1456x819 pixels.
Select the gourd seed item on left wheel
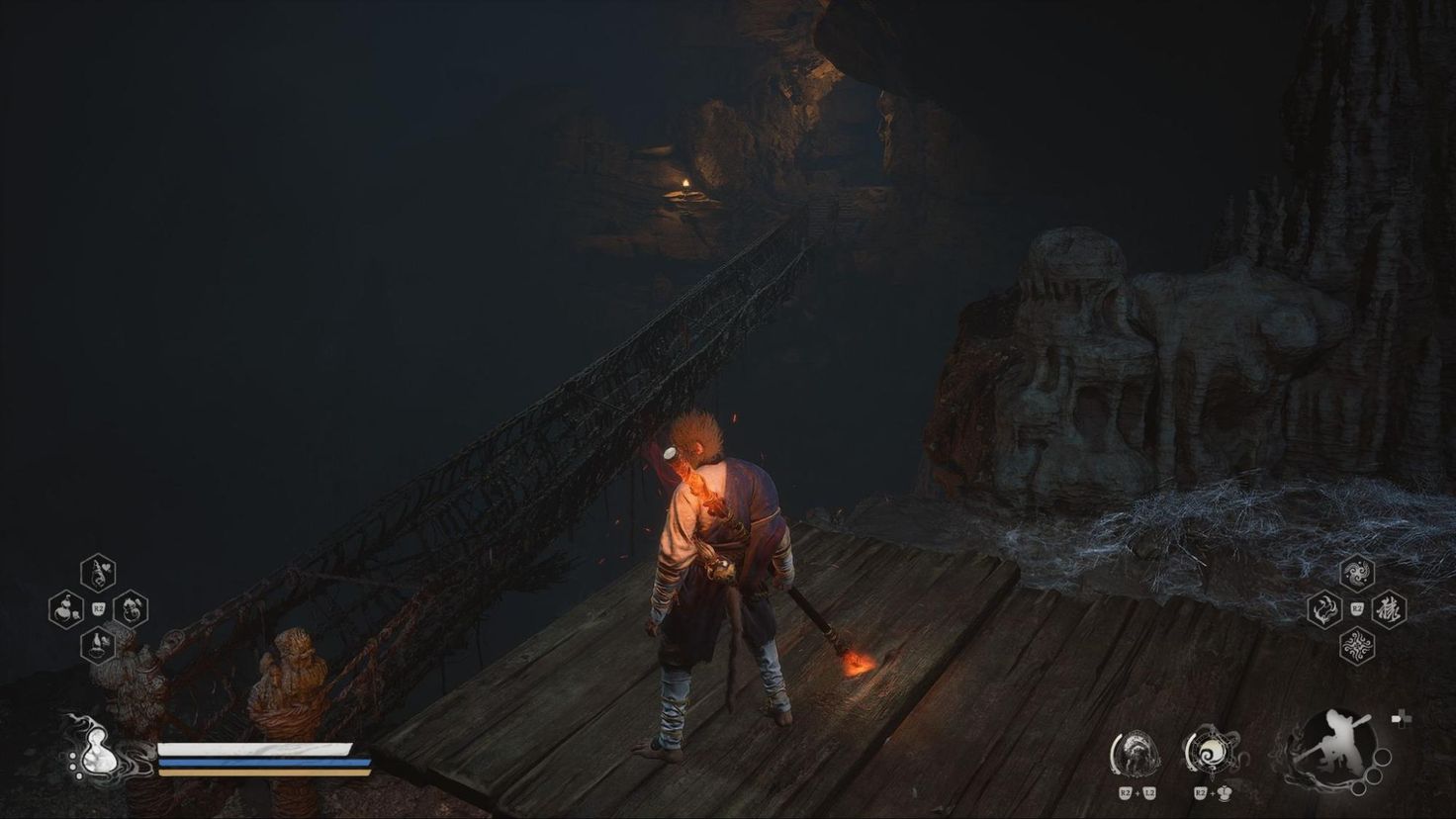click(x=66, y=608)
